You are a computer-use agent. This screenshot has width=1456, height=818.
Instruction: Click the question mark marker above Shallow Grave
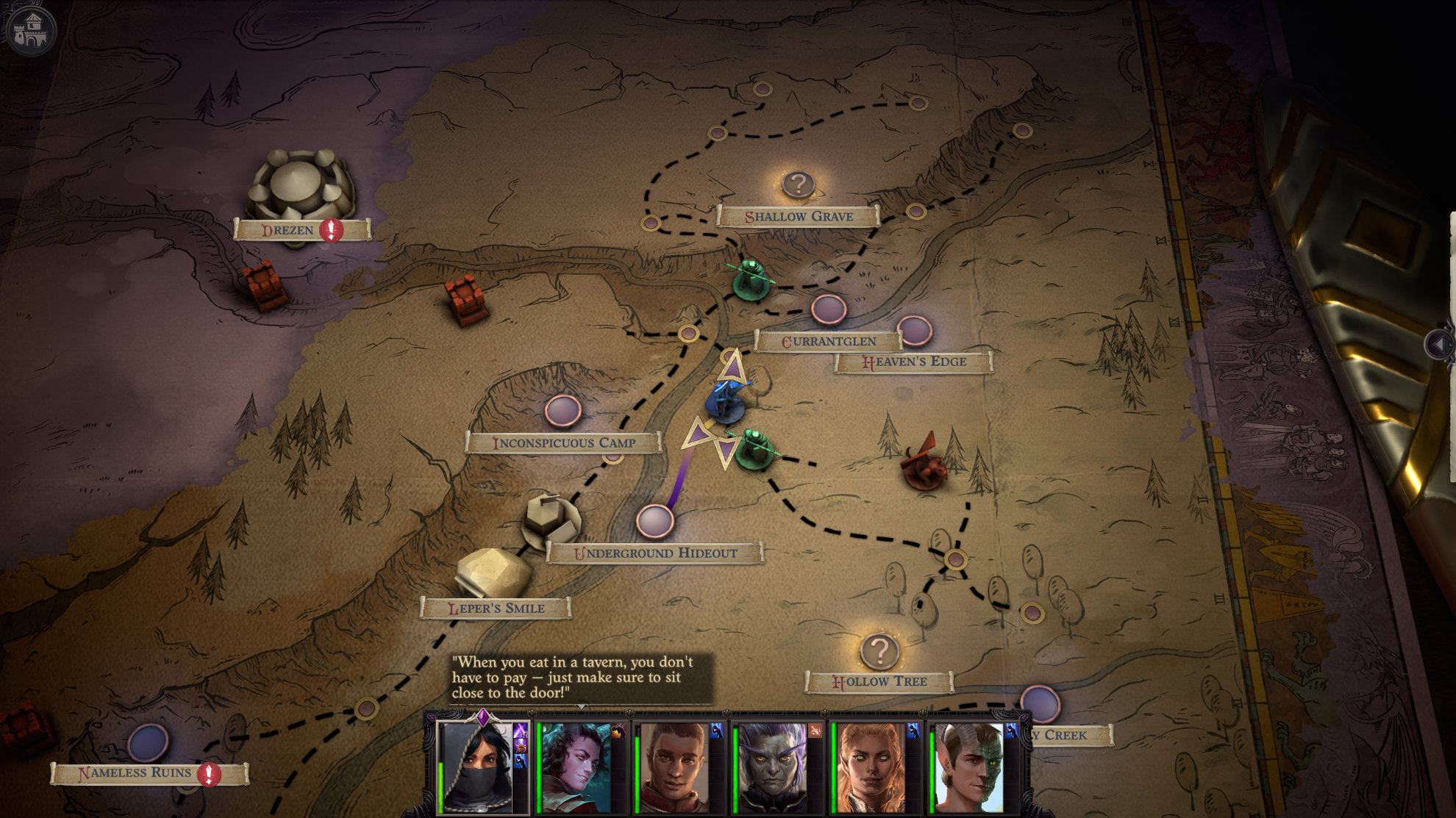click(798, 184)
